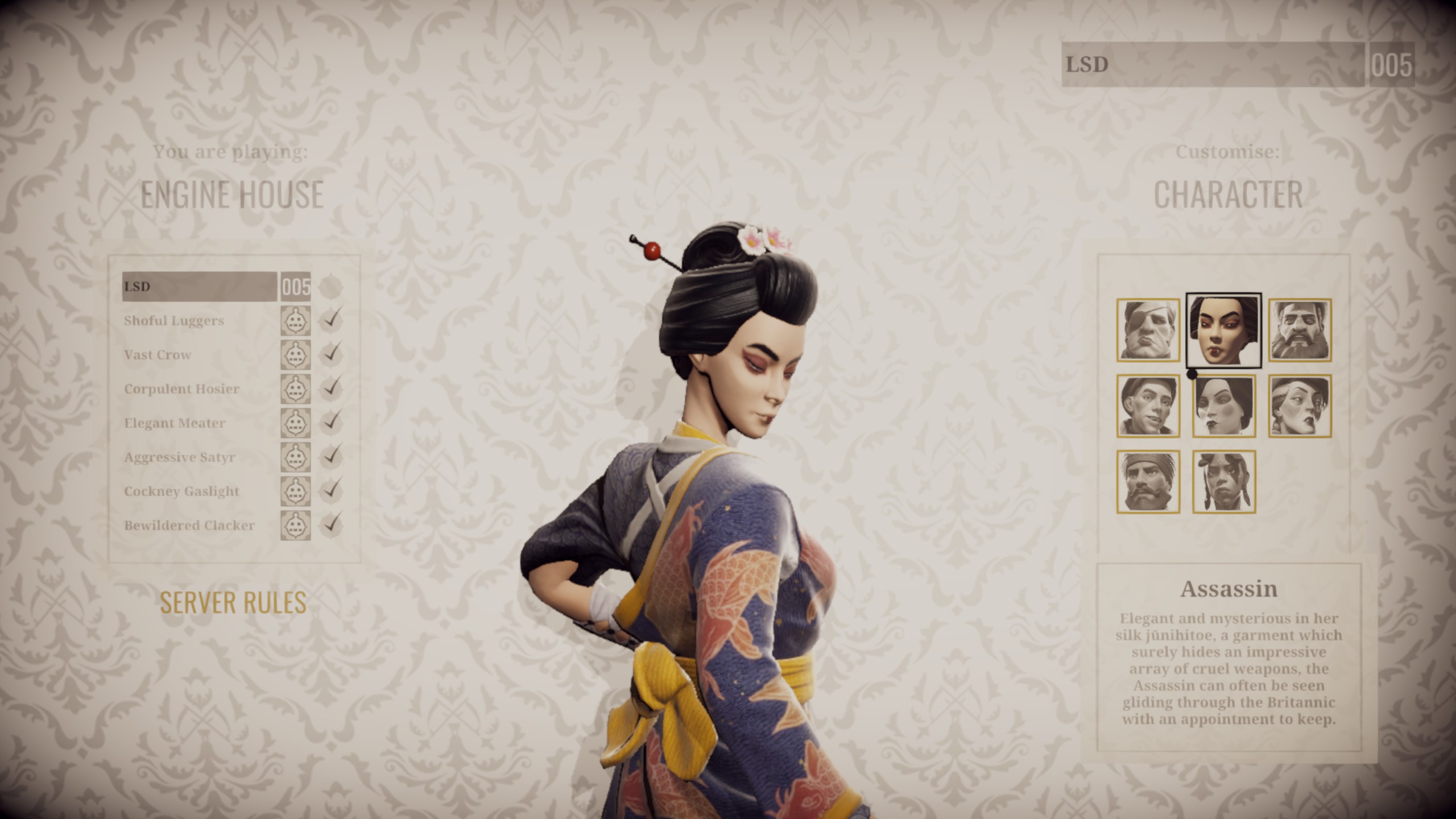Select the eyepatch man portrait
The width and height of the screenshot is (1456, 819).
click(x=1148, y=330)
